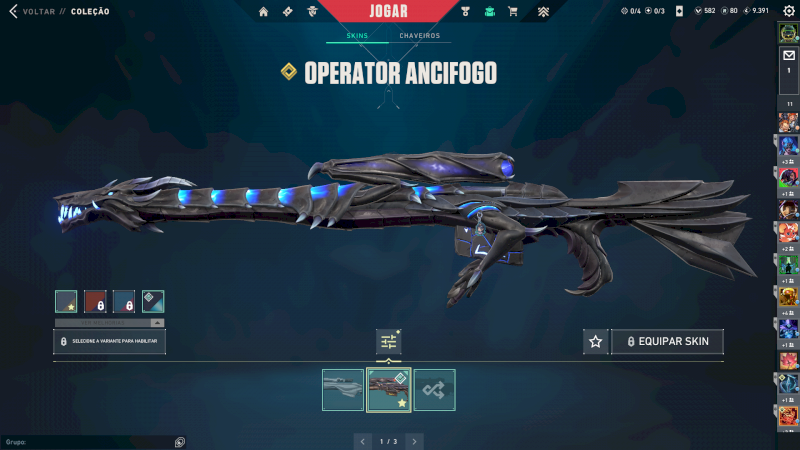The width and height of the screenshot is (800, 450).
Task: Open the home icon in top navigation
Action: 263,12
